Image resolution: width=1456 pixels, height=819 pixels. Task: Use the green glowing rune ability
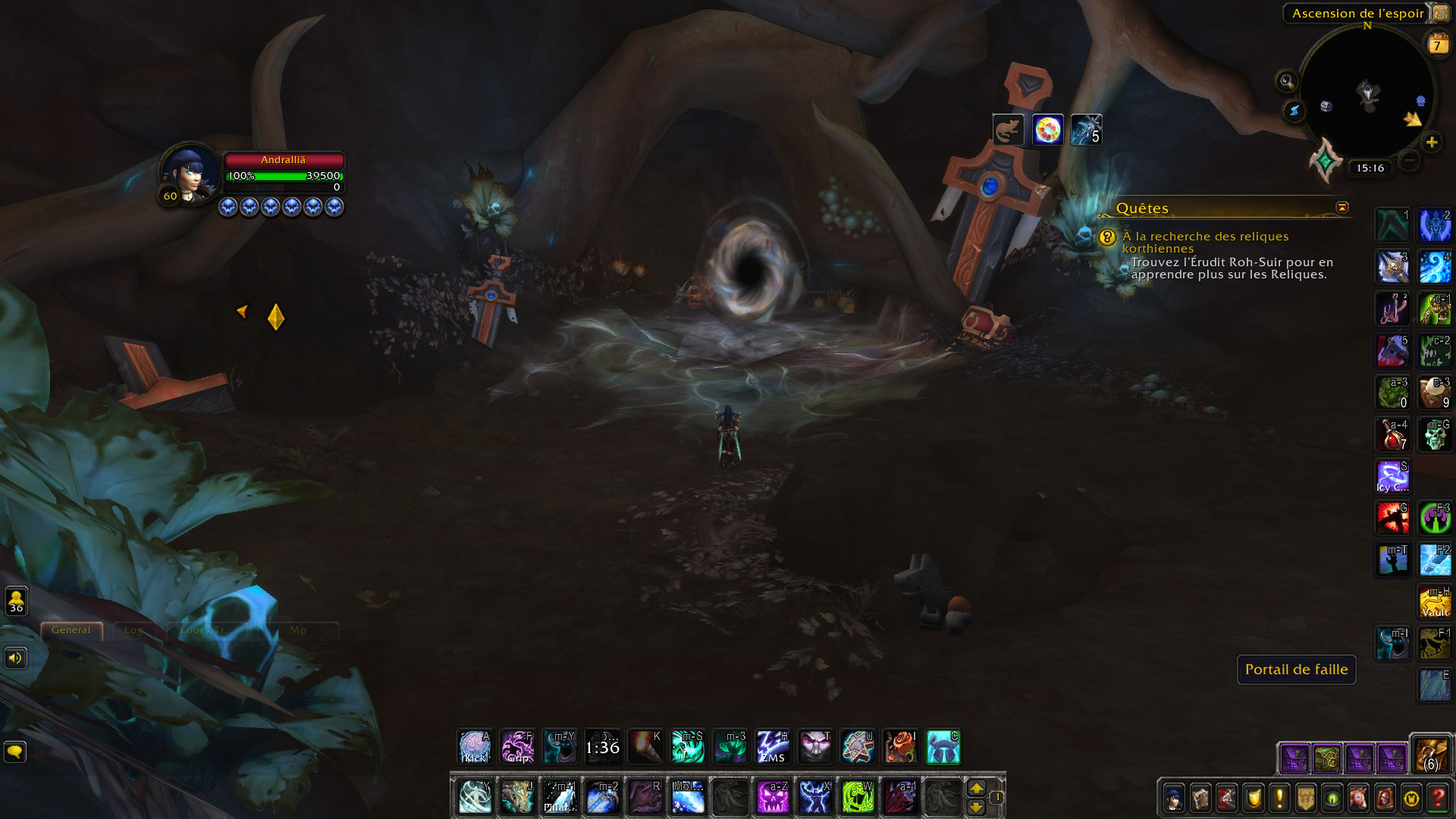[857, 797]
